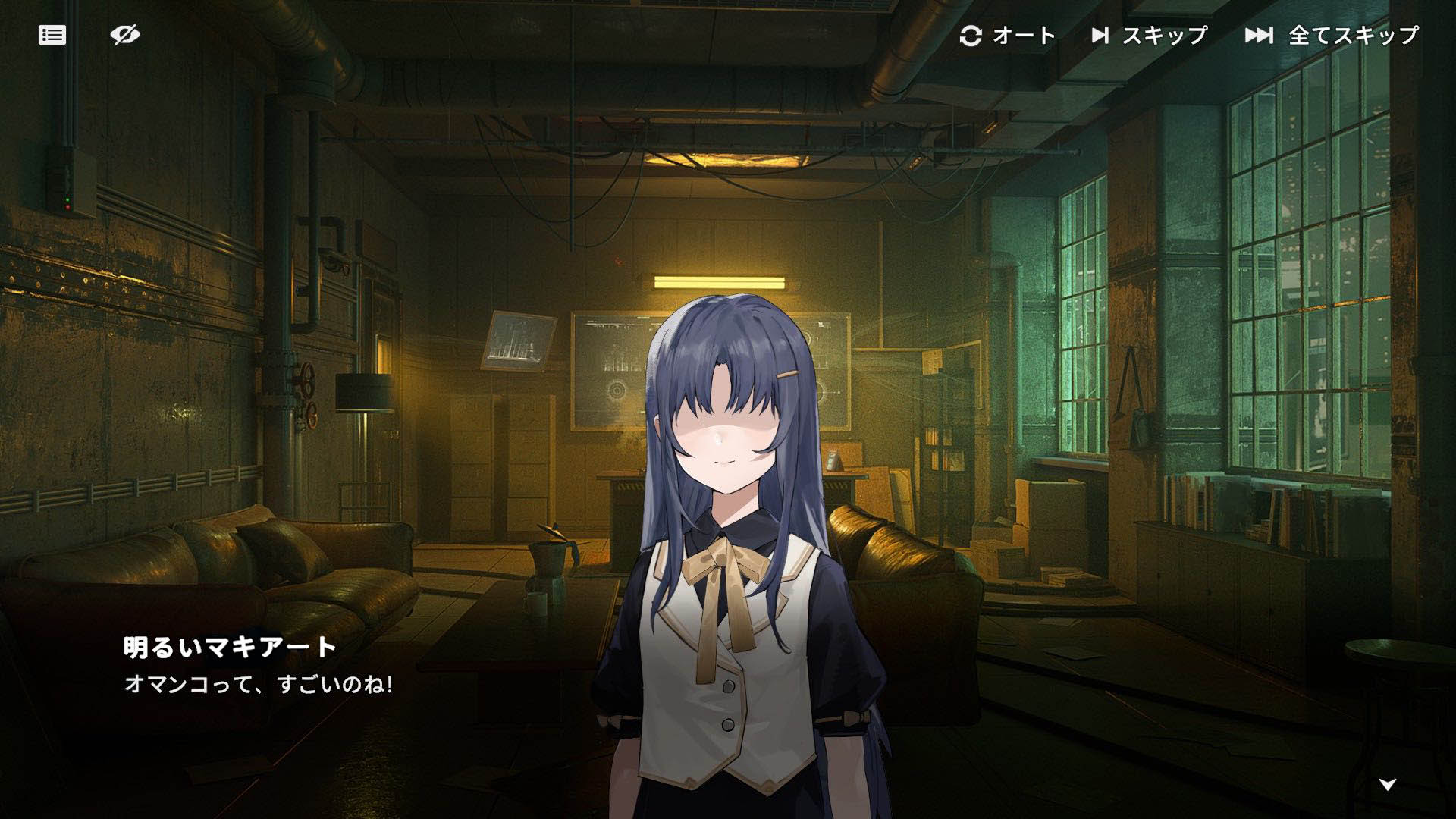
Task: Click the スキップ skip button
Action: [1149, 36]
